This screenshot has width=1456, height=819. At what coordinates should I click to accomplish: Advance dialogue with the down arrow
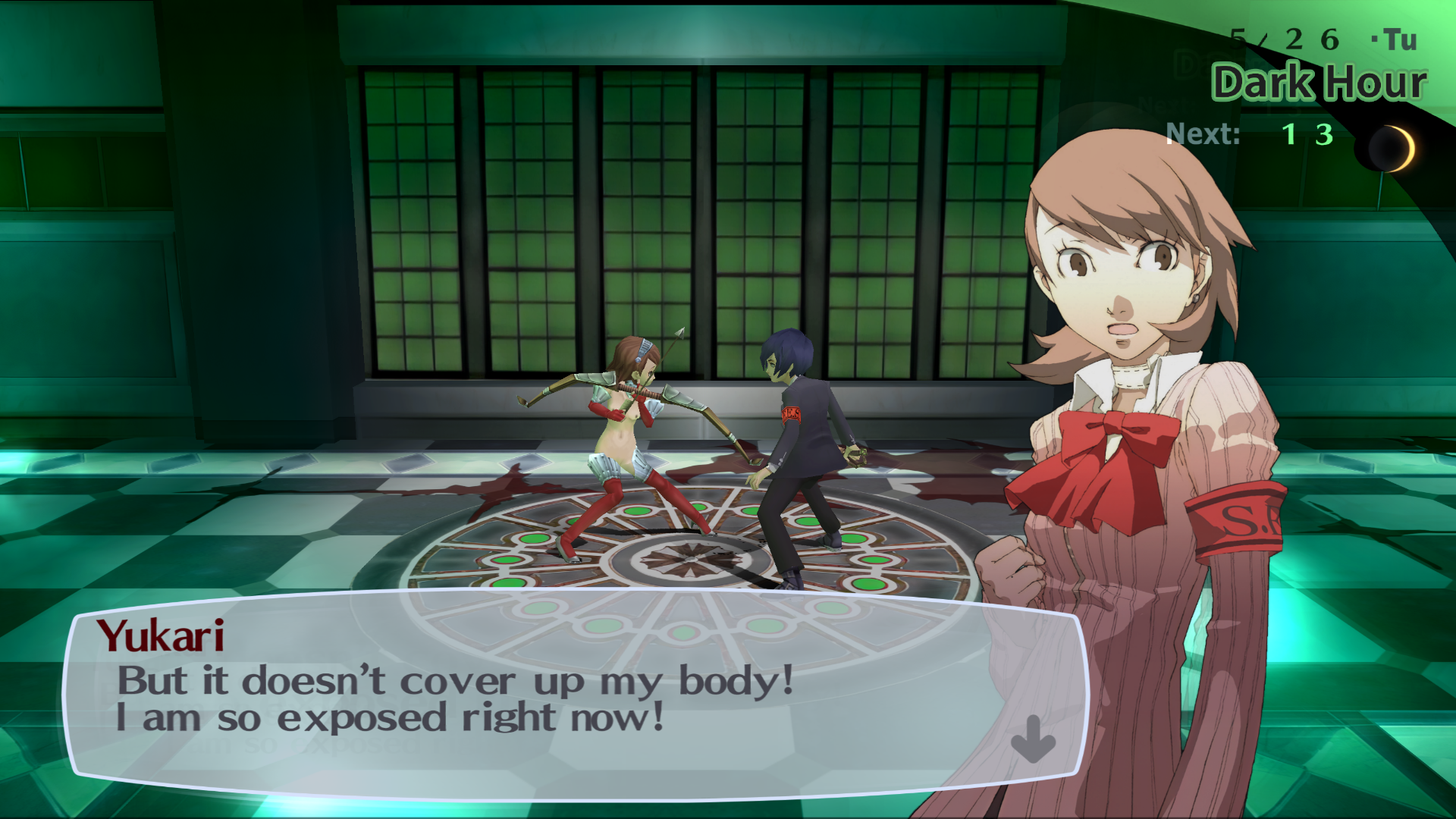point(1033,739)
